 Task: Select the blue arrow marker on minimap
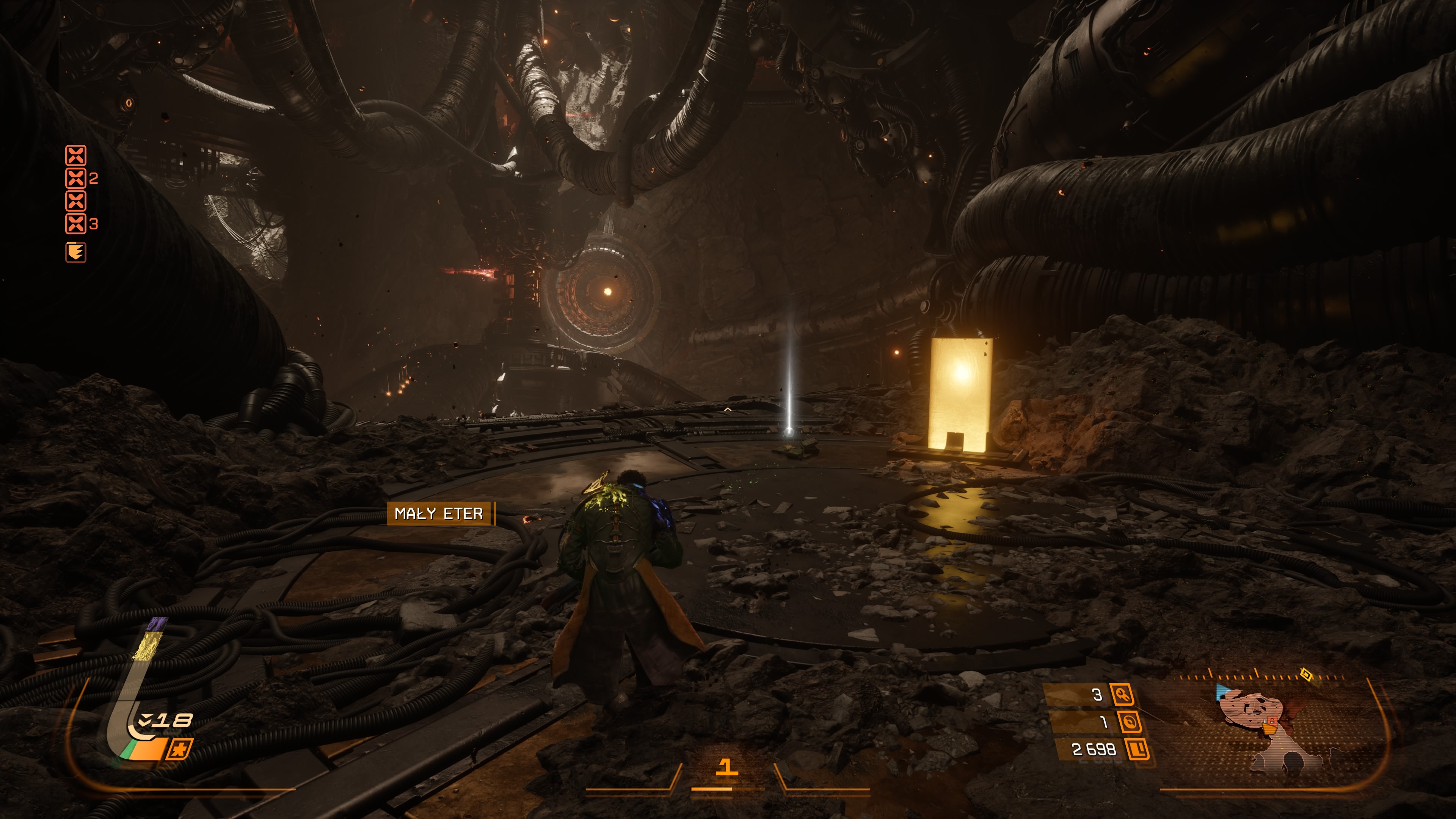pos(1223,691)
